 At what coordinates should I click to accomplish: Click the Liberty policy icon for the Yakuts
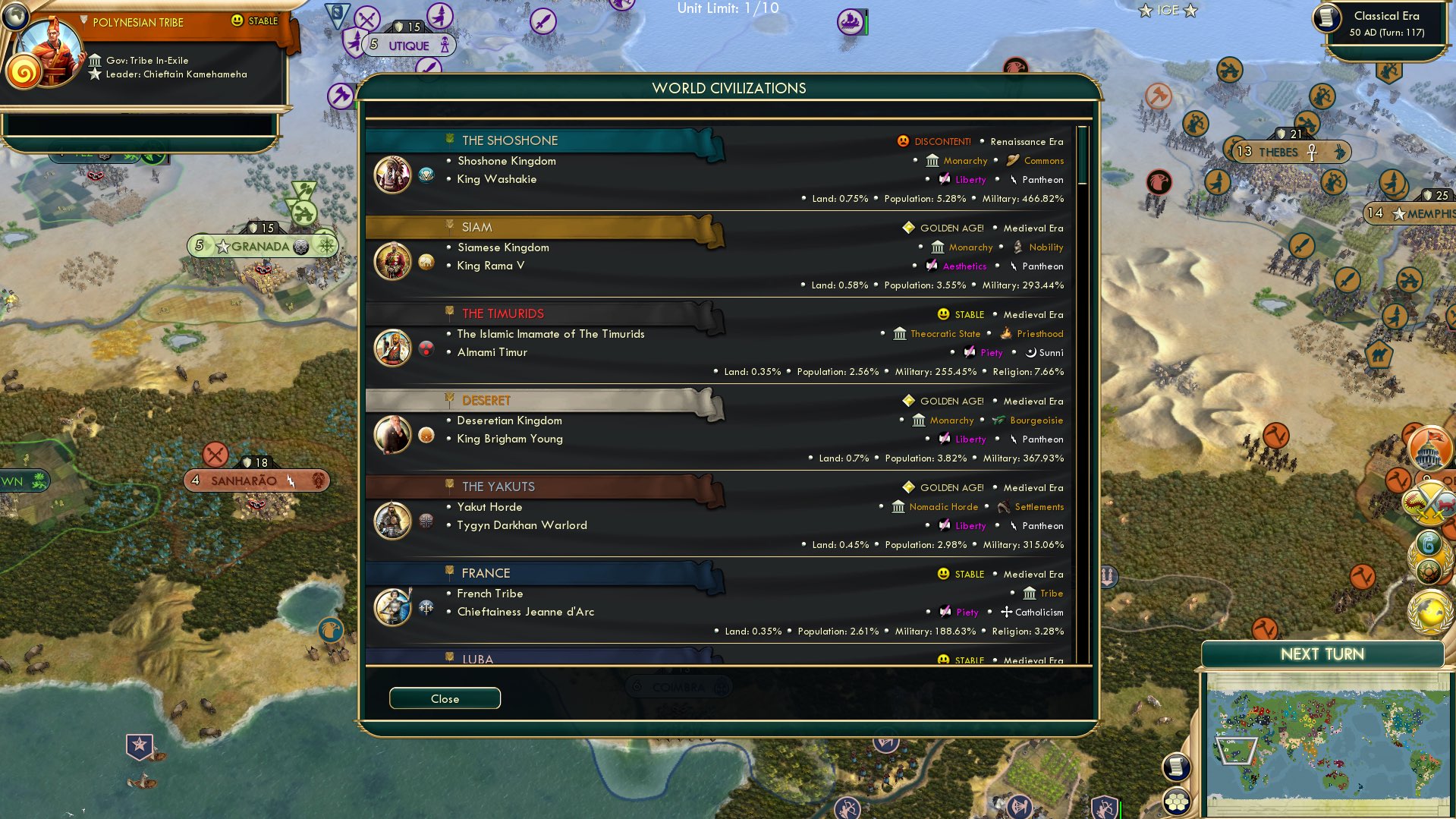(943, 525)
